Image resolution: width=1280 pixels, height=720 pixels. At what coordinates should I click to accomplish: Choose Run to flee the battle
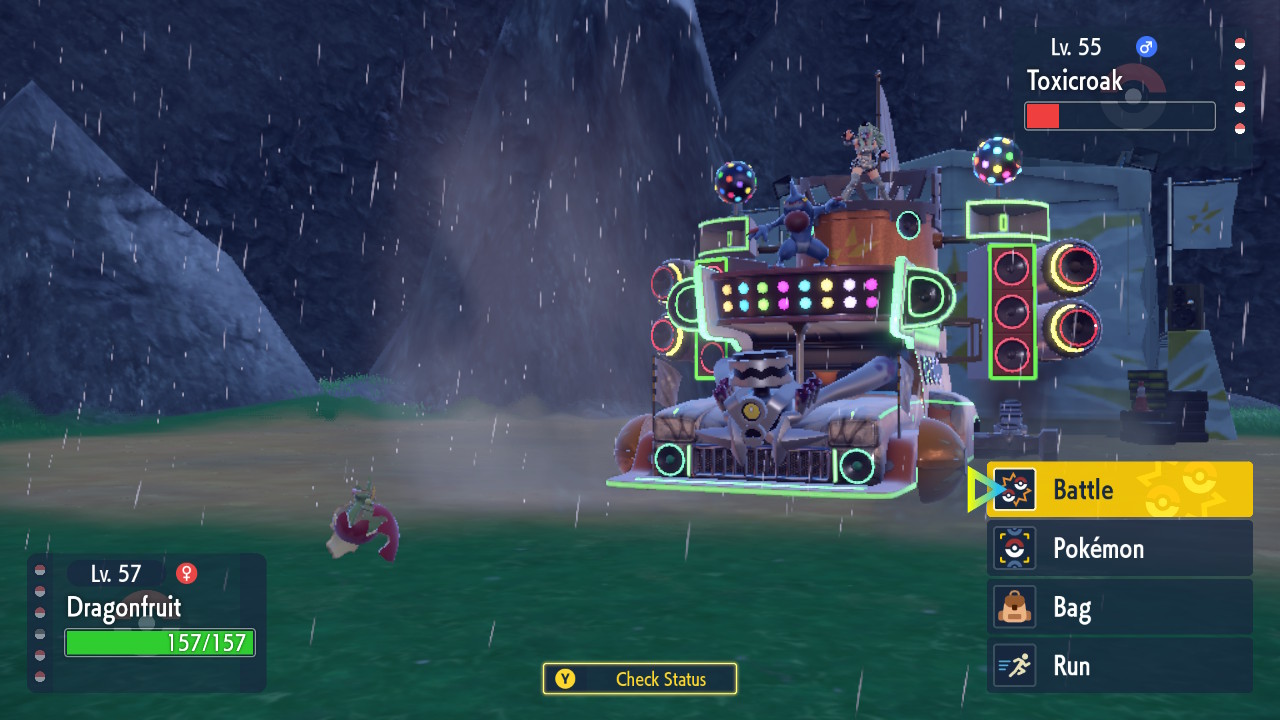1119,666
